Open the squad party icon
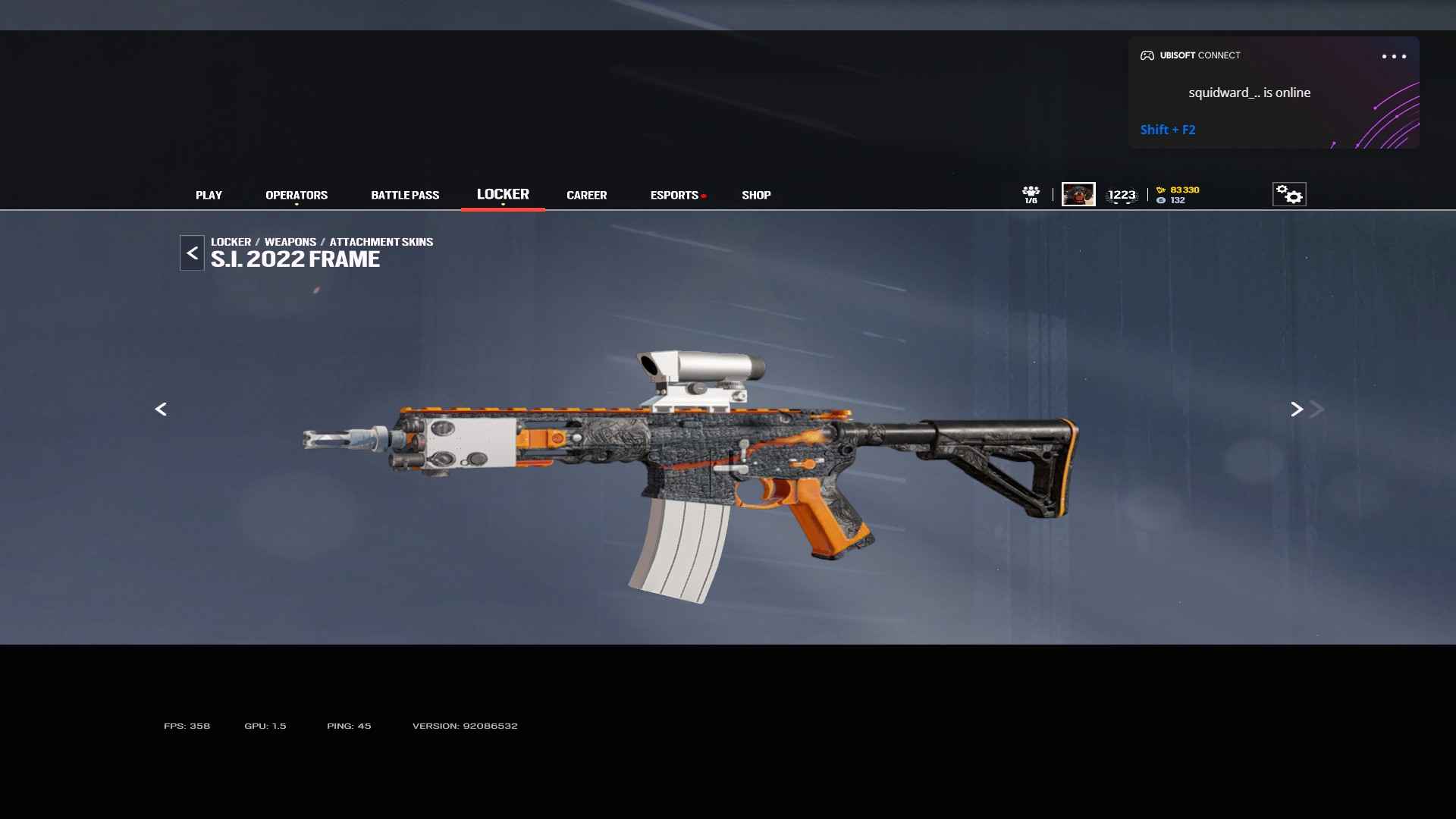The width and height of the screenshot is (1456, 819). [1031, 194]
